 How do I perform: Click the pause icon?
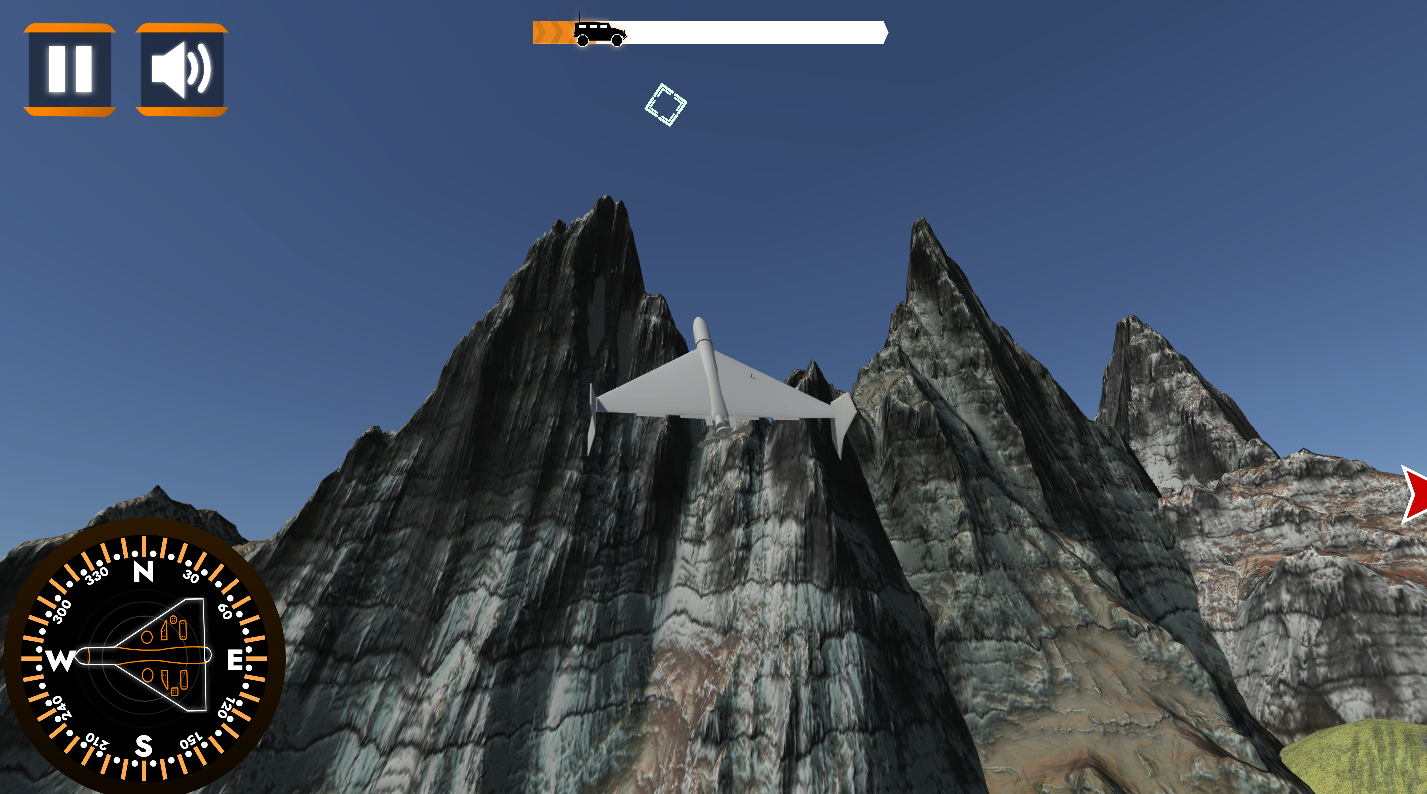(69, 69)
